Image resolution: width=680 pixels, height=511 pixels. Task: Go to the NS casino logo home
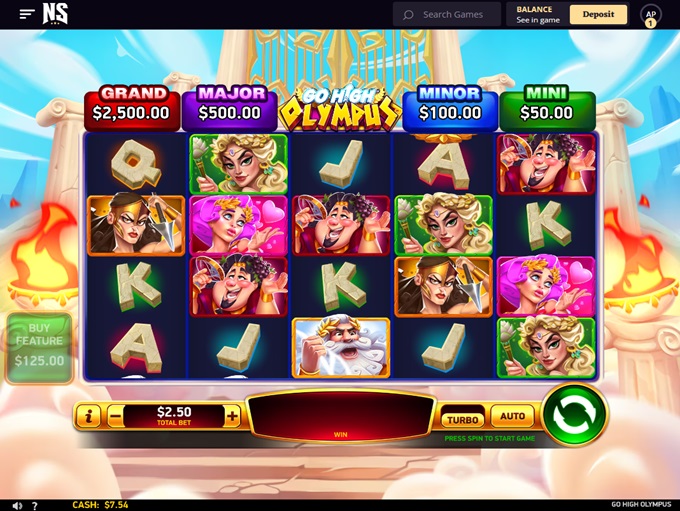[x=56, y=14]
